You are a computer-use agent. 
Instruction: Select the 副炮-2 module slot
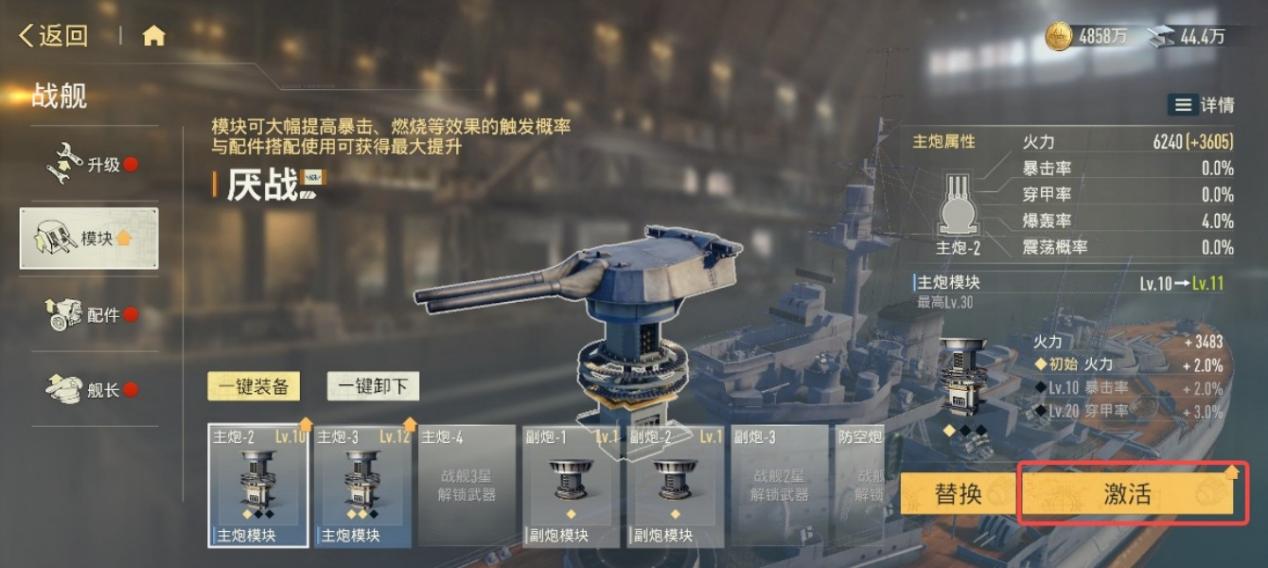675,486
